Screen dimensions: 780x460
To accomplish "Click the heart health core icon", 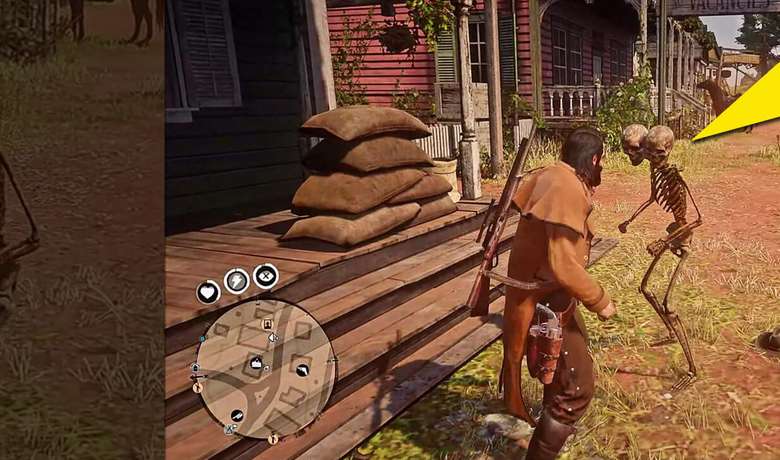I will 208,292.
